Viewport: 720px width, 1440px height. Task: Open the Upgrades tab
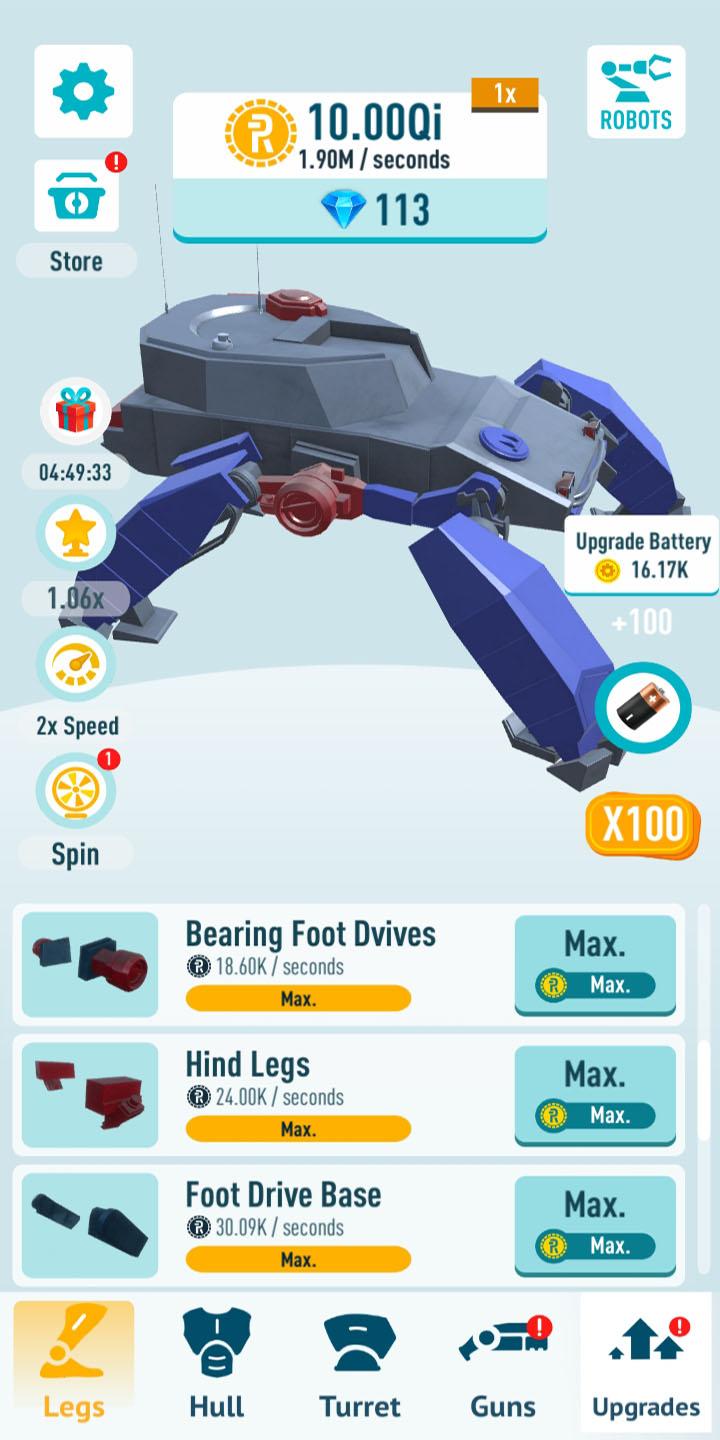pos(646,1363)
